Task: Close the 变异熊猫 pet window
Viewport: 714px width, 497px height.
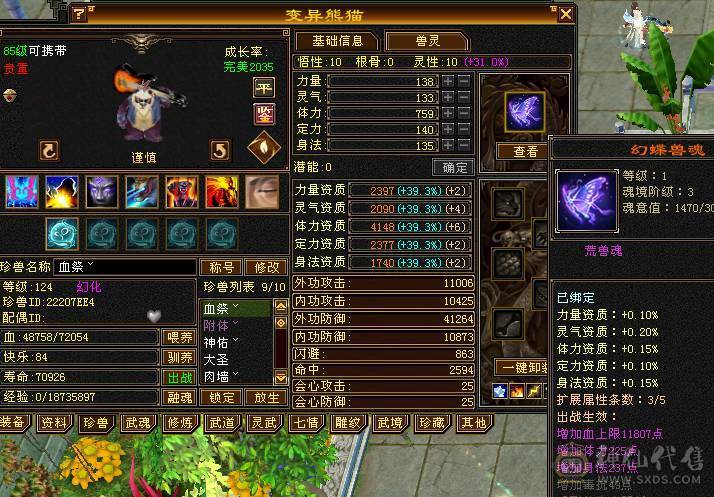Action: tap(565, 14)
